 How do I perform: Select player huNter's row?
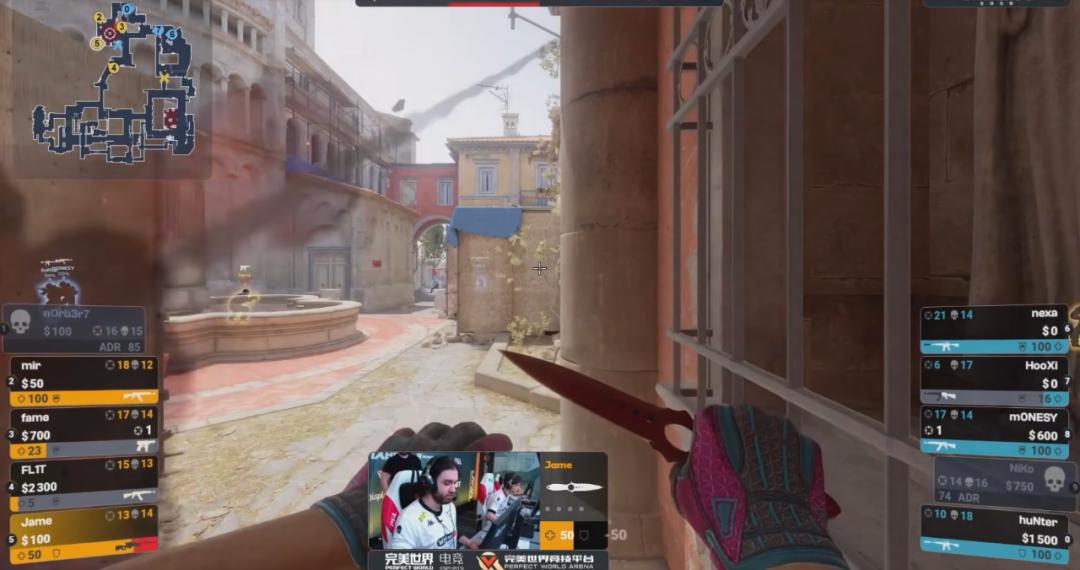click(994, 531)
